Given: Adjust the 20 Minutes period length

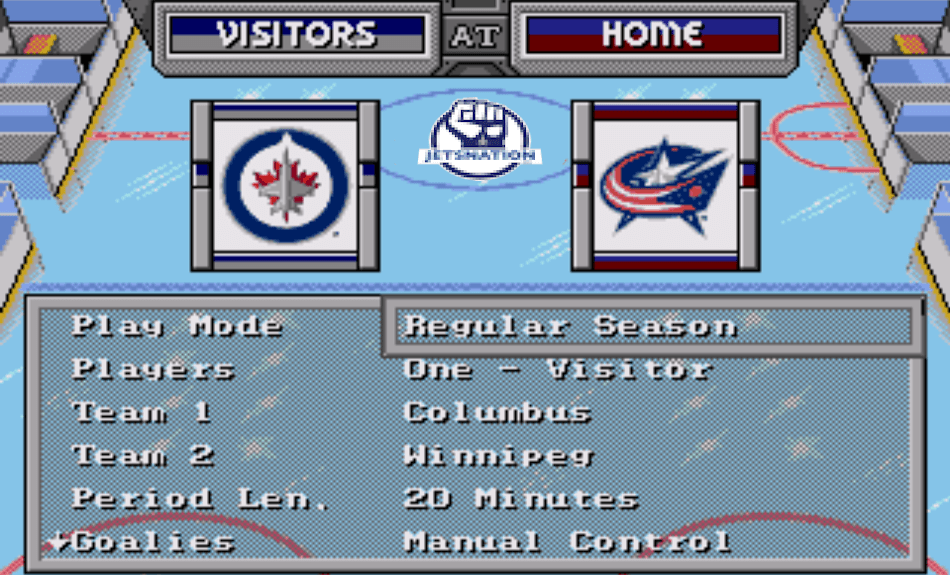Looking at the screenshot, I should tap(520, 499).
